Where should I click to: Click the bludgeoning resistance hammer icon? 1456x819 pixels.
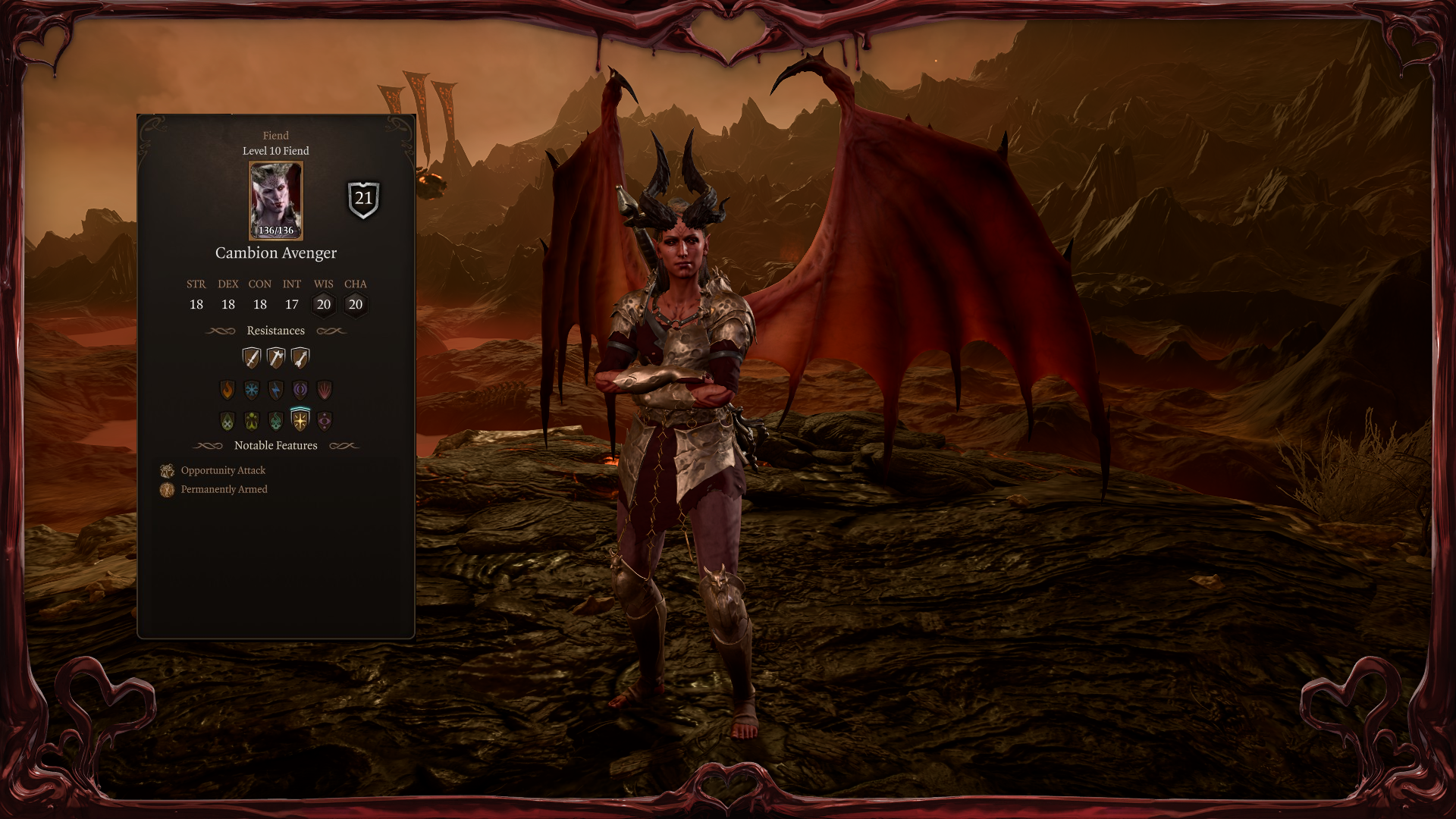[276, 357]
